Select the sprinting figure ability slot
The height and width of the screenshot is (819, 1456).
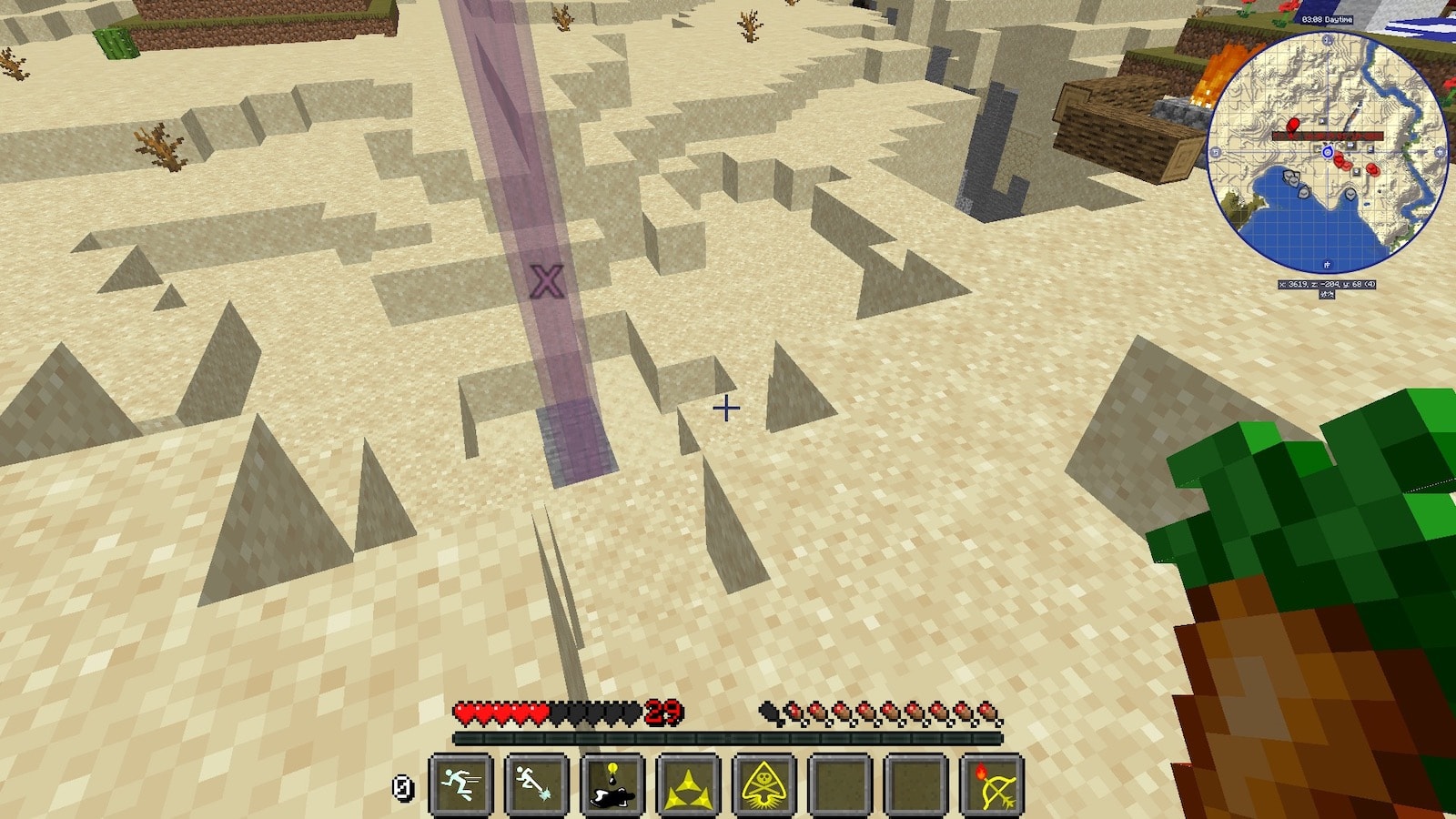(x=460, y=784)
